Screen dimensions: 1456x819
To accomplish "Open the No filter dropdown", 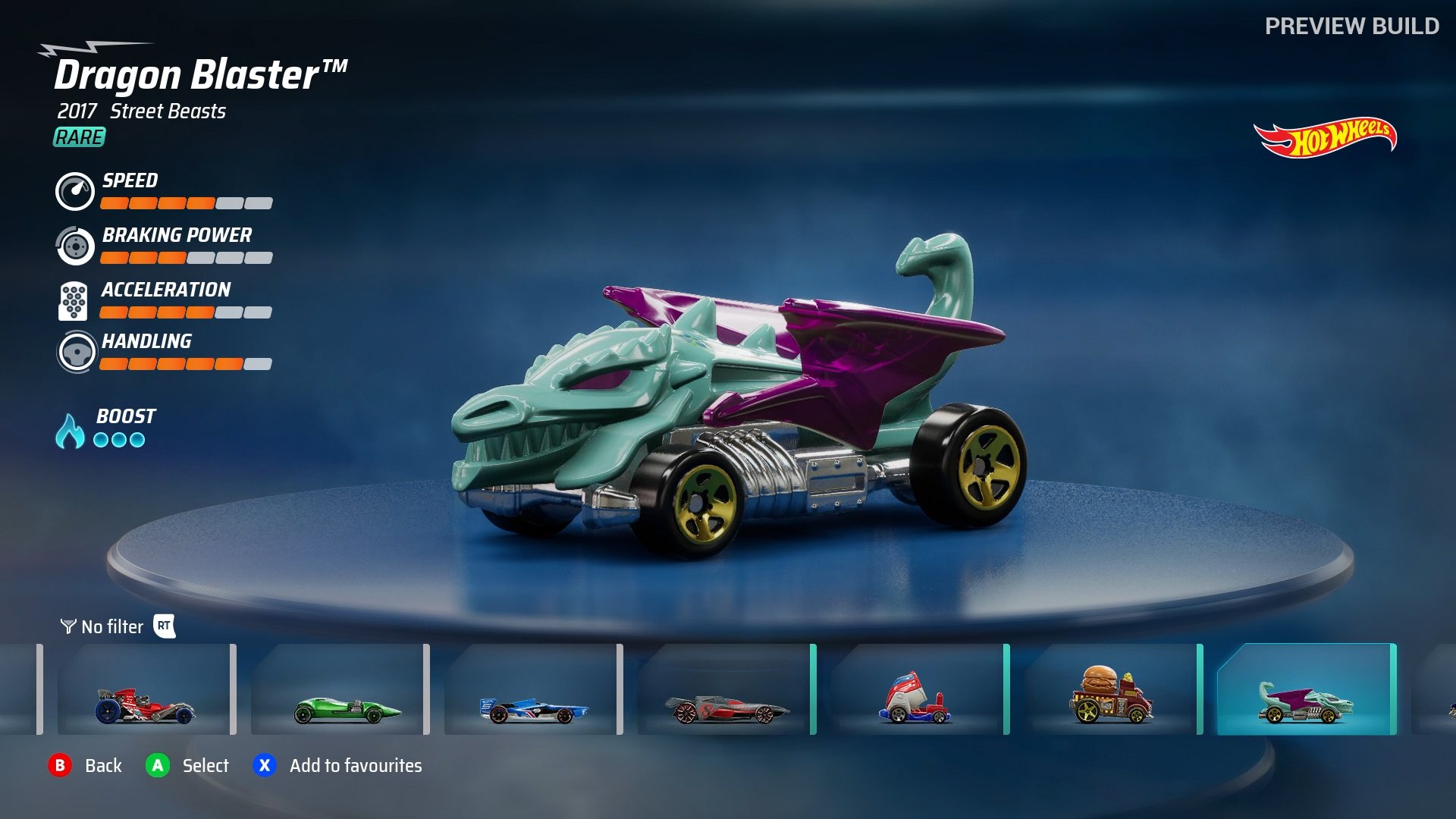I will (x=111, y=627).
